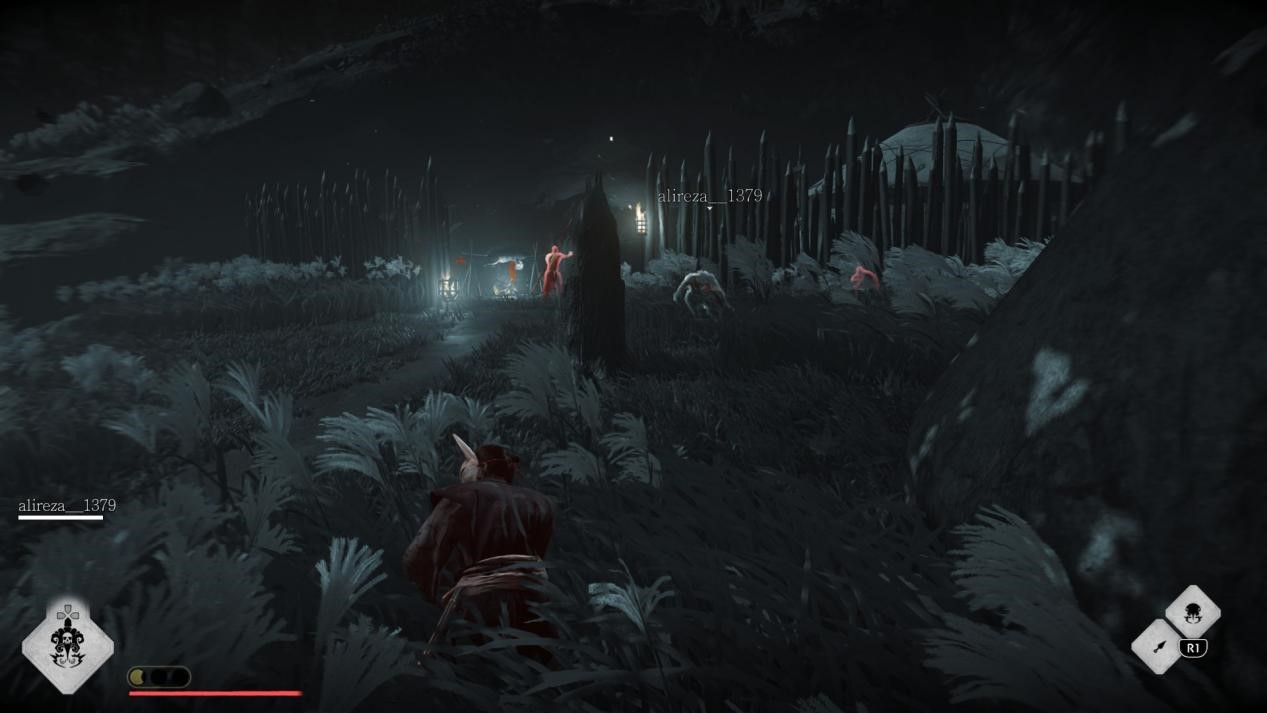The height and width of the screenshot is (713, 1267).
Task: Activate the skull ultimate ability diamond
Action: pos(67,647)
